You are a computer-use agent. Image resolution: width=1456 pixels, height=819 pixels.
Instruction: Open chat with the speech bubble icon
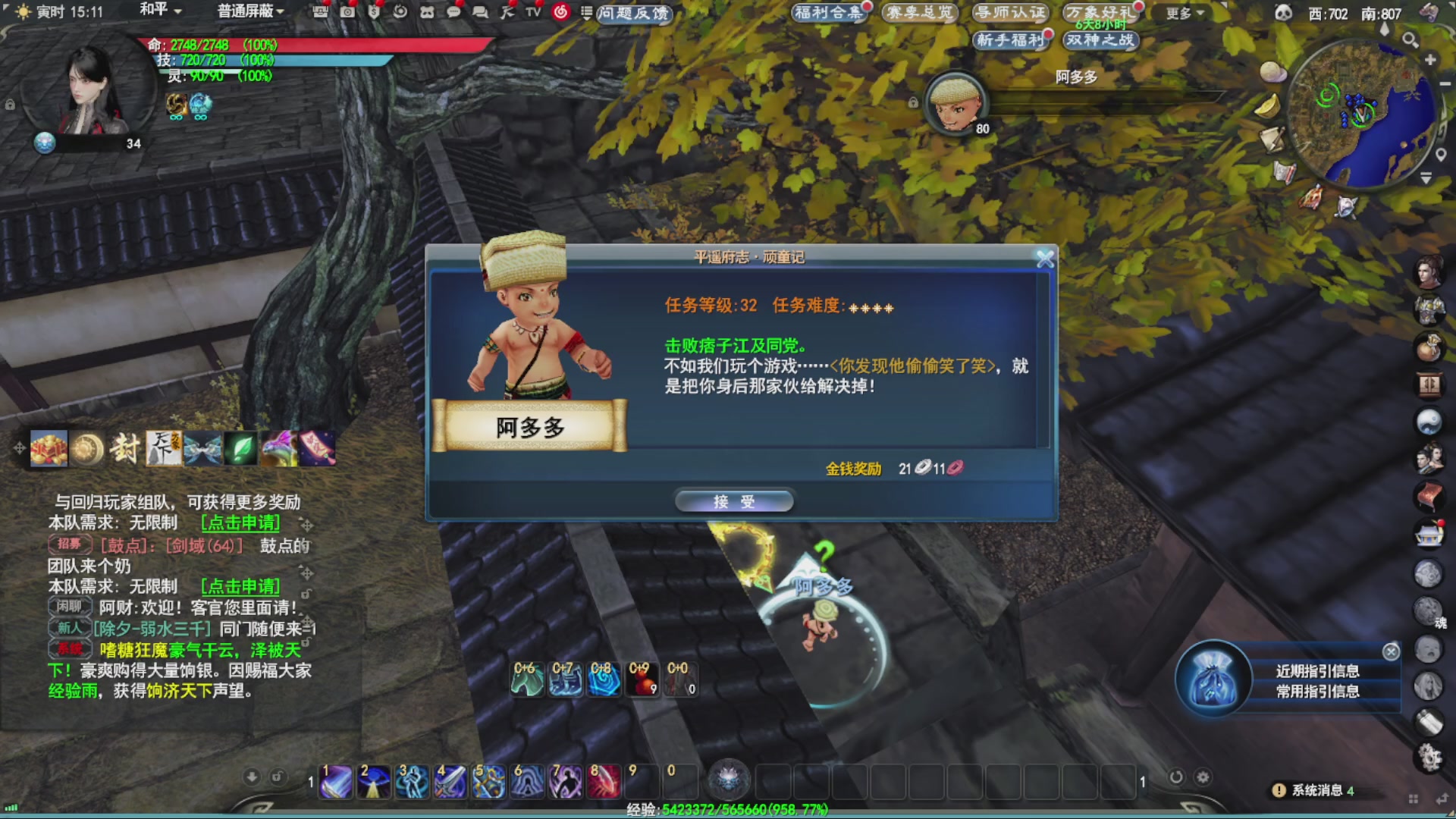coord(454,13)
